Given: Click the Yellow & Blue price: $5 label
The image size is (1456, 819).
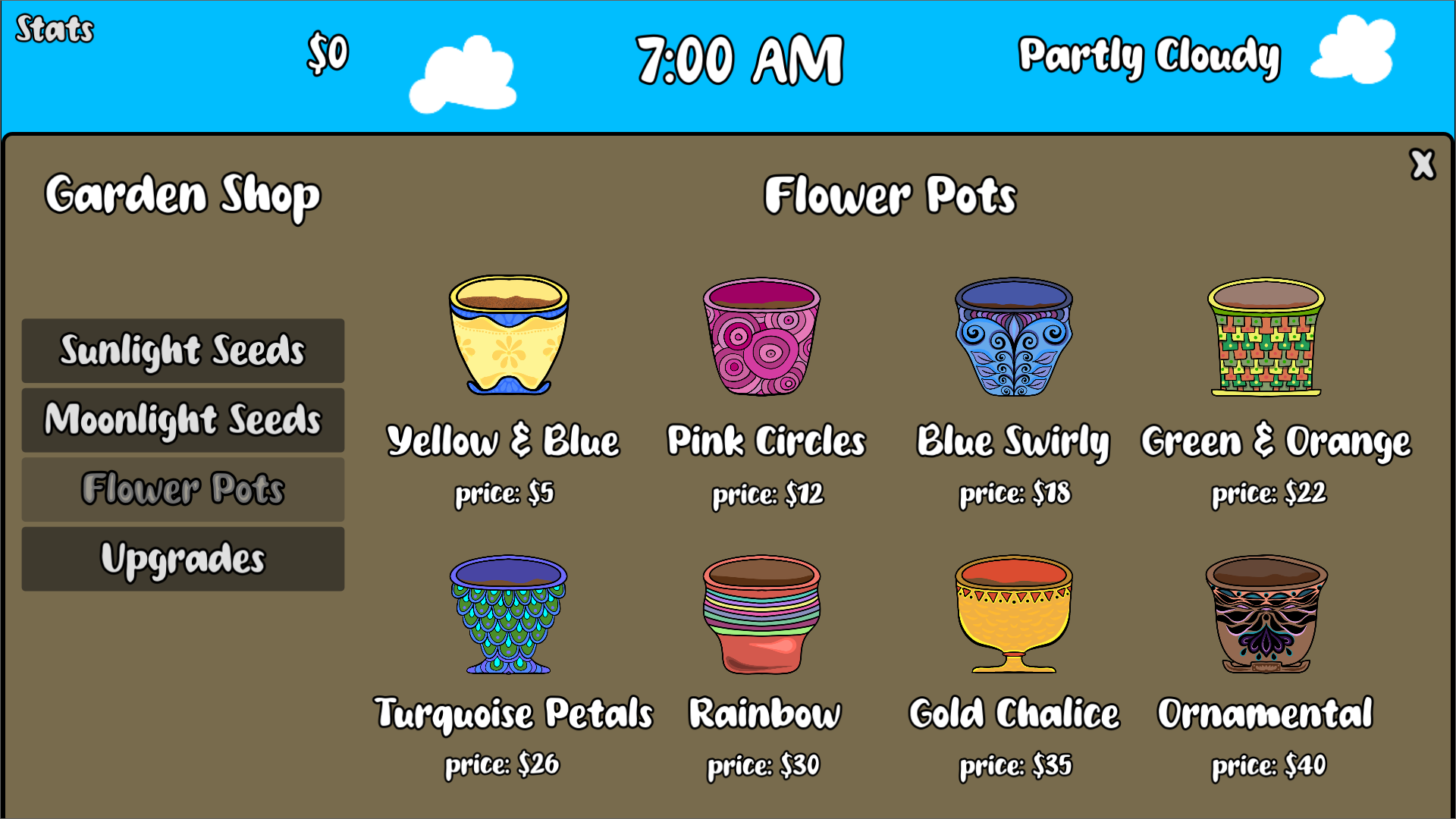Looking at the screenshot, I should (504, 494).
